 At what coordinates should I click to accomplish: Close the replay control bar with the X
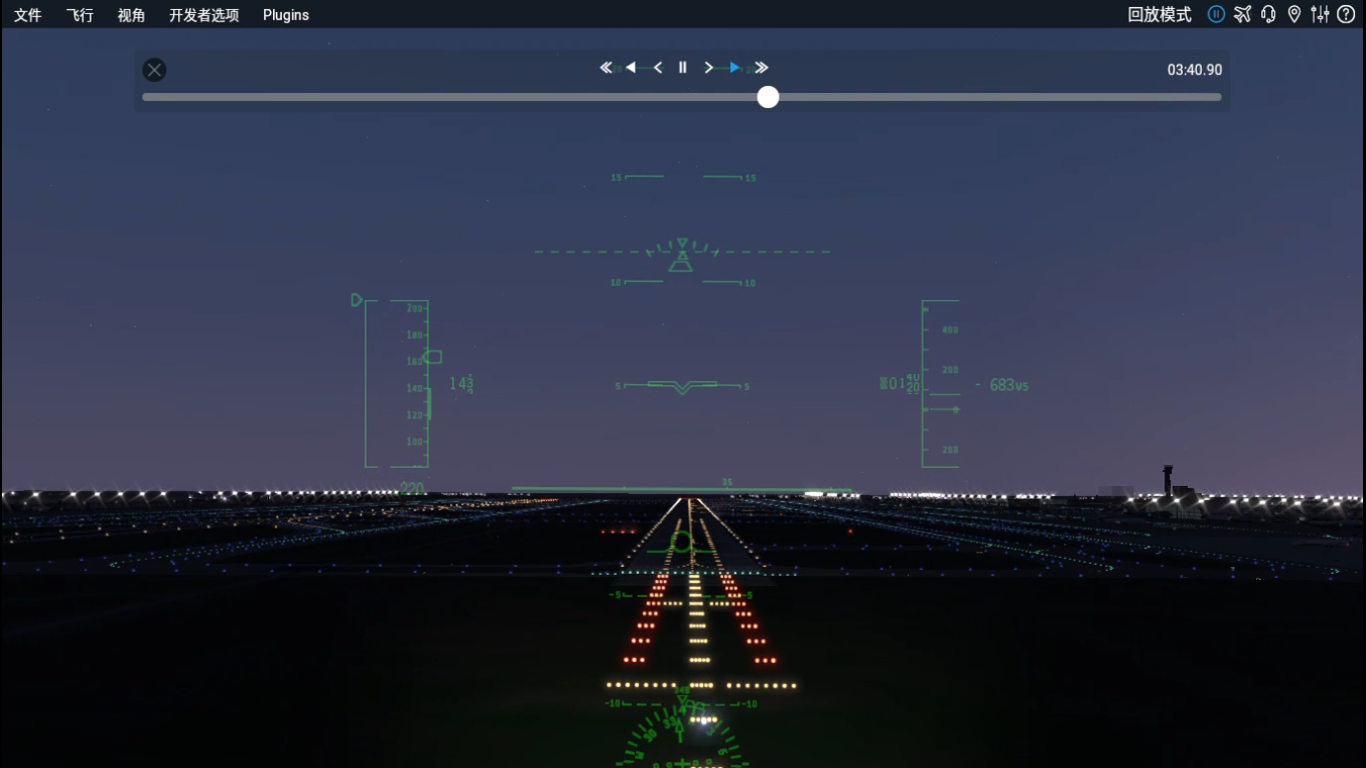[x=154, y=69]
